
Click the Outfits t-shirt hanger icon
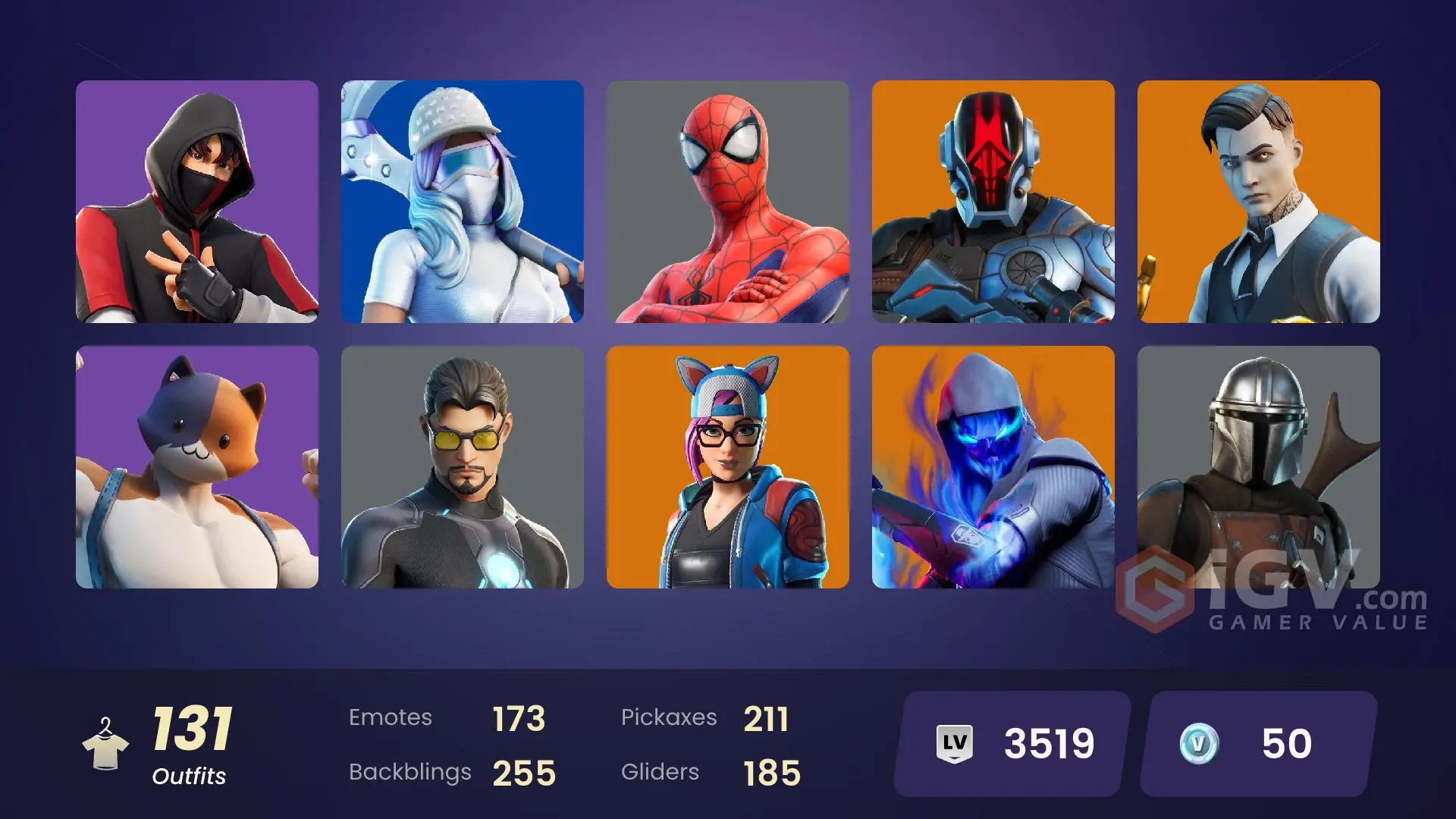107,743
